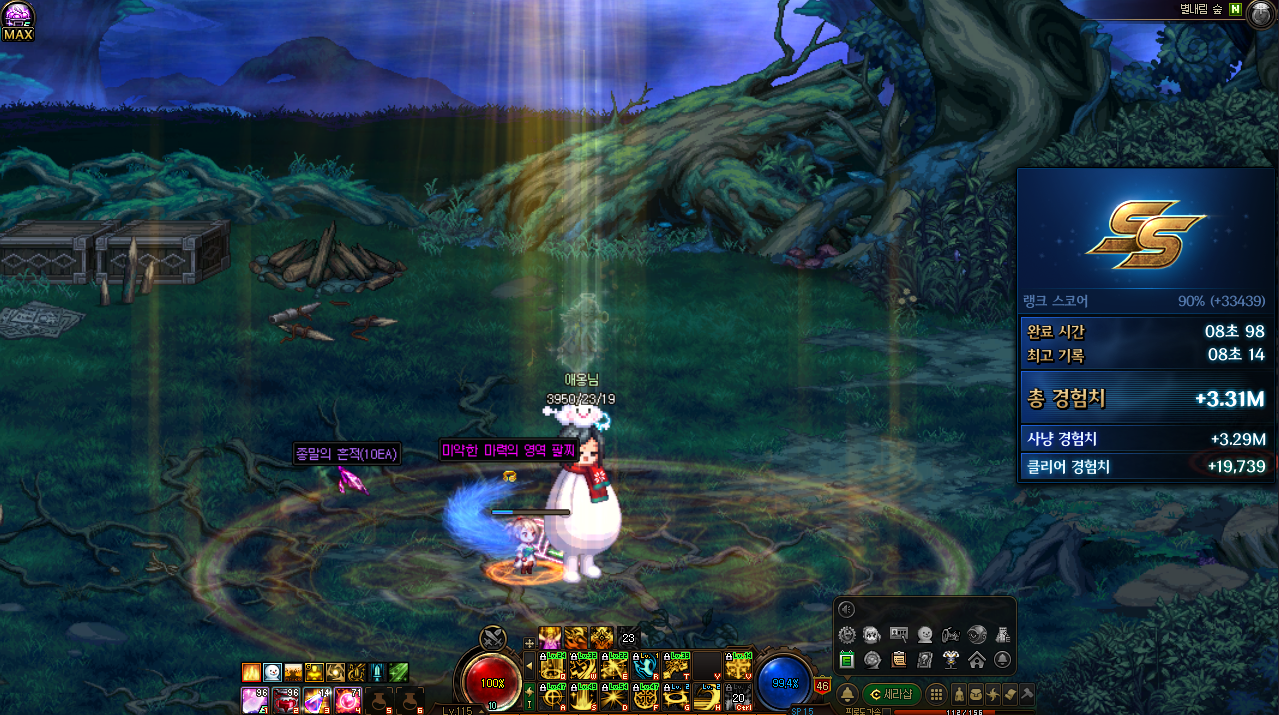This screenshot has height=715, width=1279.
Task: Open the house icon in the menu panel
Action: tap(976, 659)
